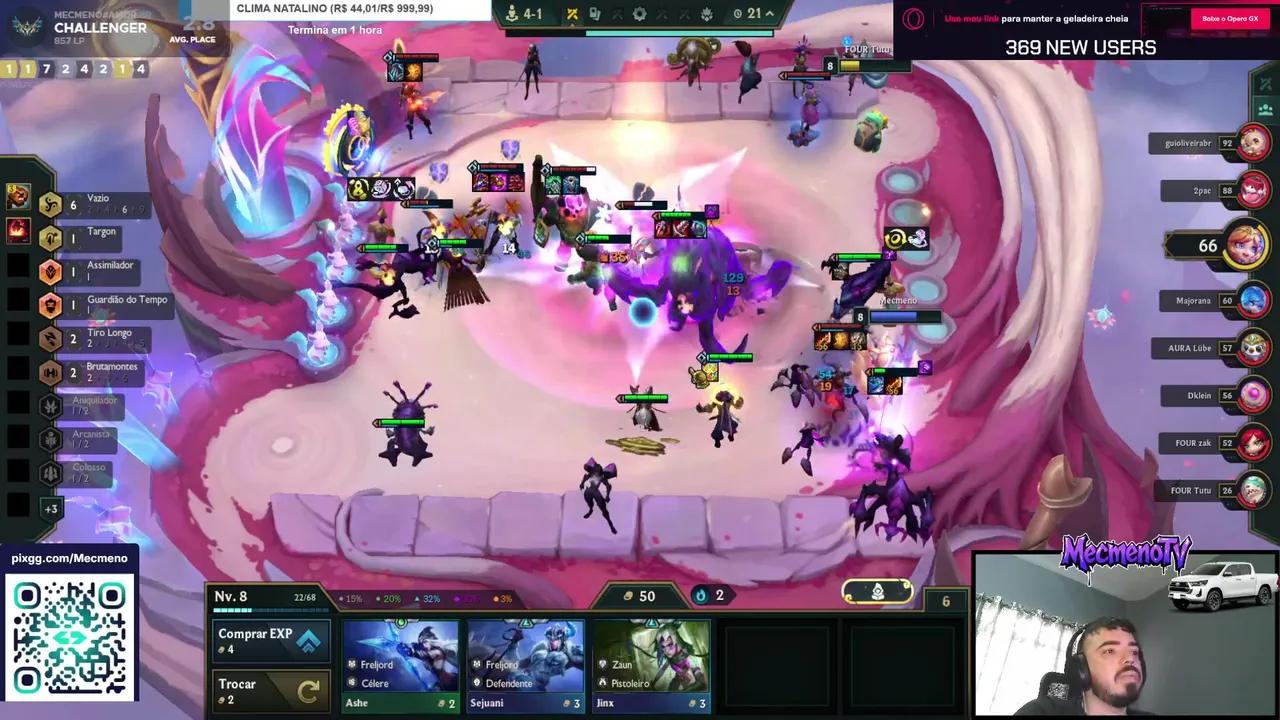The height and width of the screenshot is (720, 1280).
Task: Expand the Aniquilador 1/2 trait row
Action: pos(50,407)
